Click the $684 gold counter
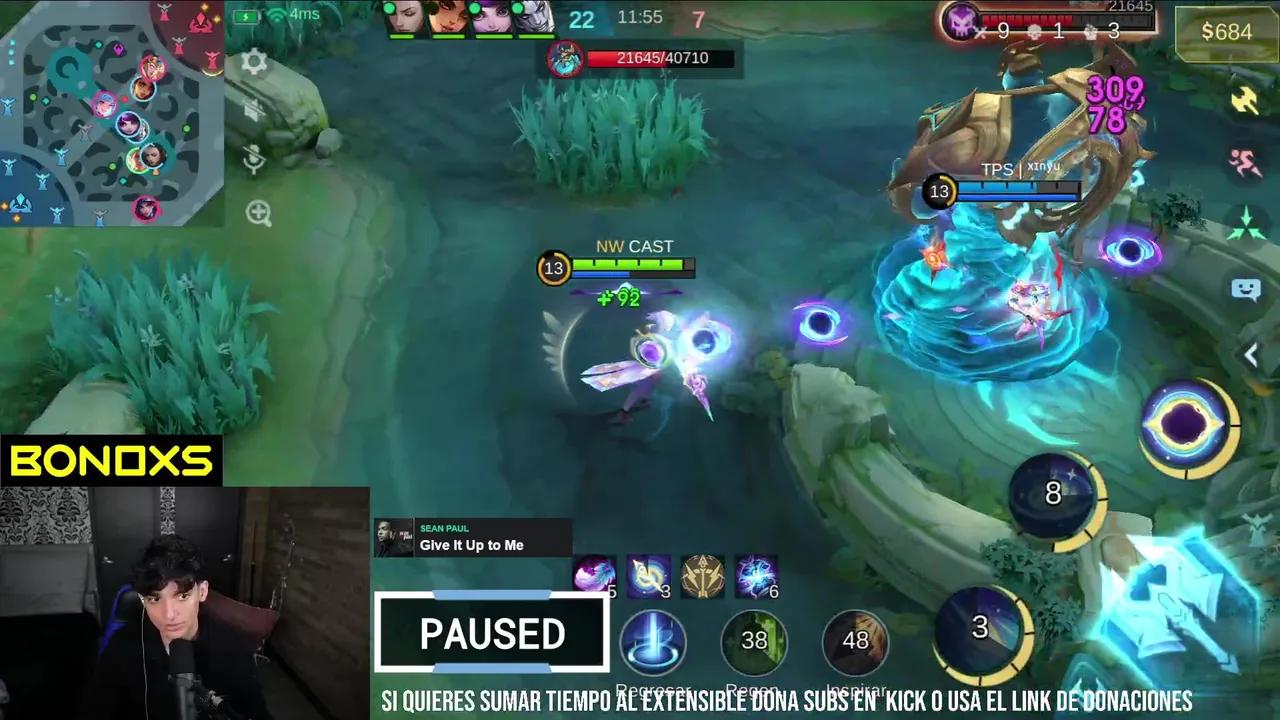The height and width of the screenshot is (720, 1280). pos(1225,32)
